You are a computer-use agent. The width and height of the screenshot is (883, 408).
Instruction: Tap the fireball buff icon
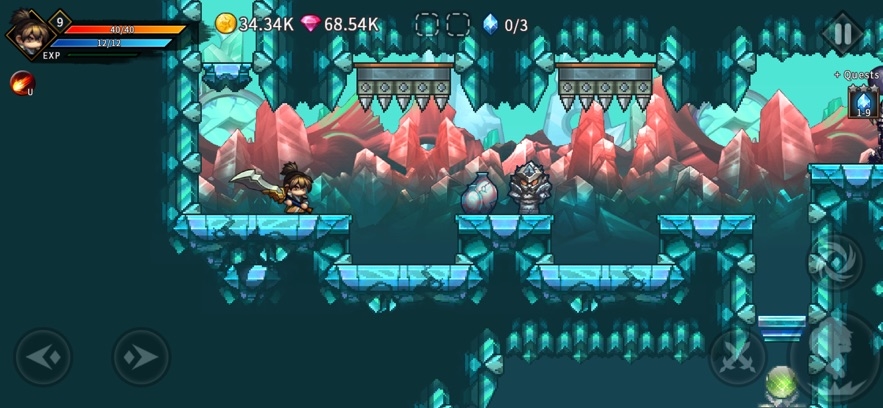tap(20, 83)
